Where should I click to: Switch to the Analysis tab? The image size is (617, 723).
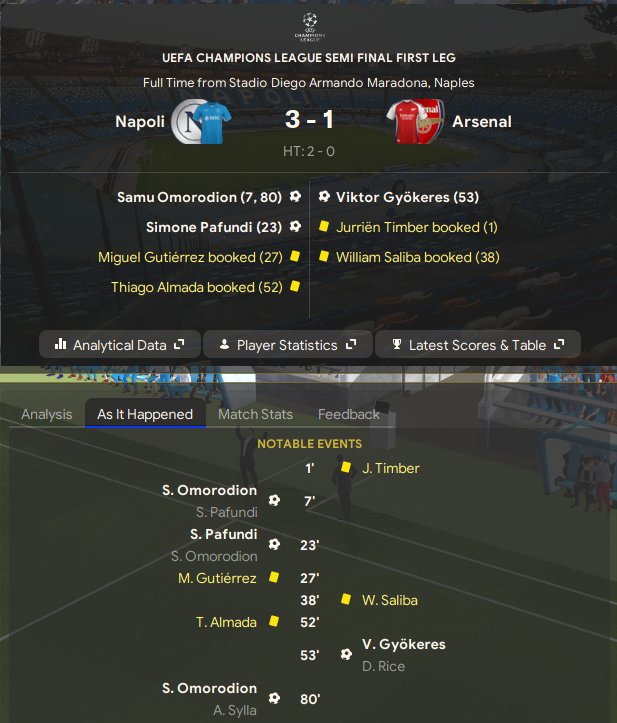tap(47, 414)
